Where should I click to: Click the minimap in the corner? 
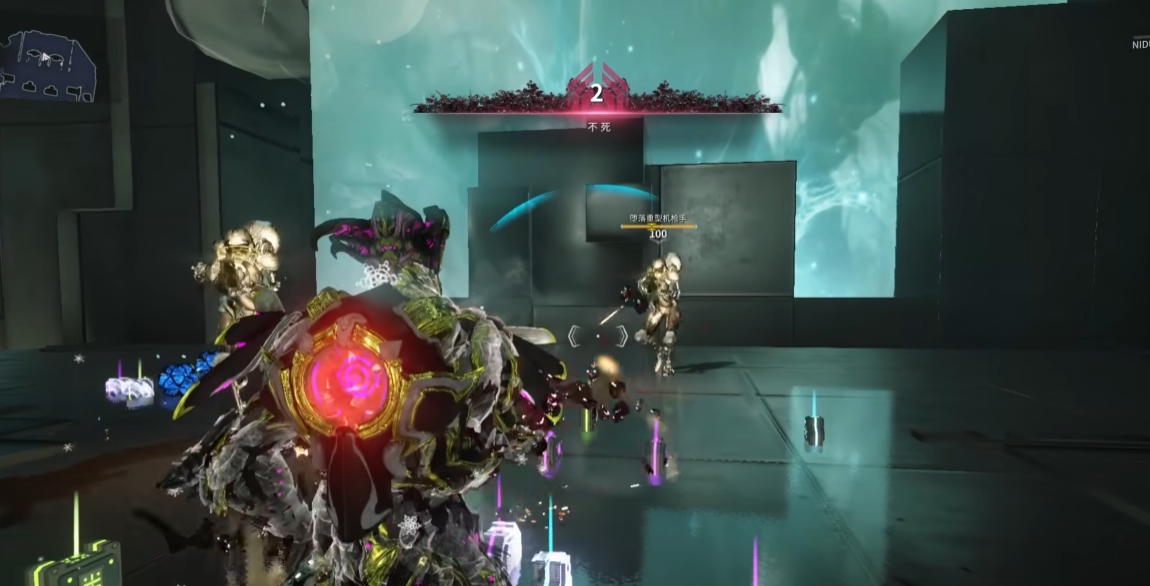(48, 66)
